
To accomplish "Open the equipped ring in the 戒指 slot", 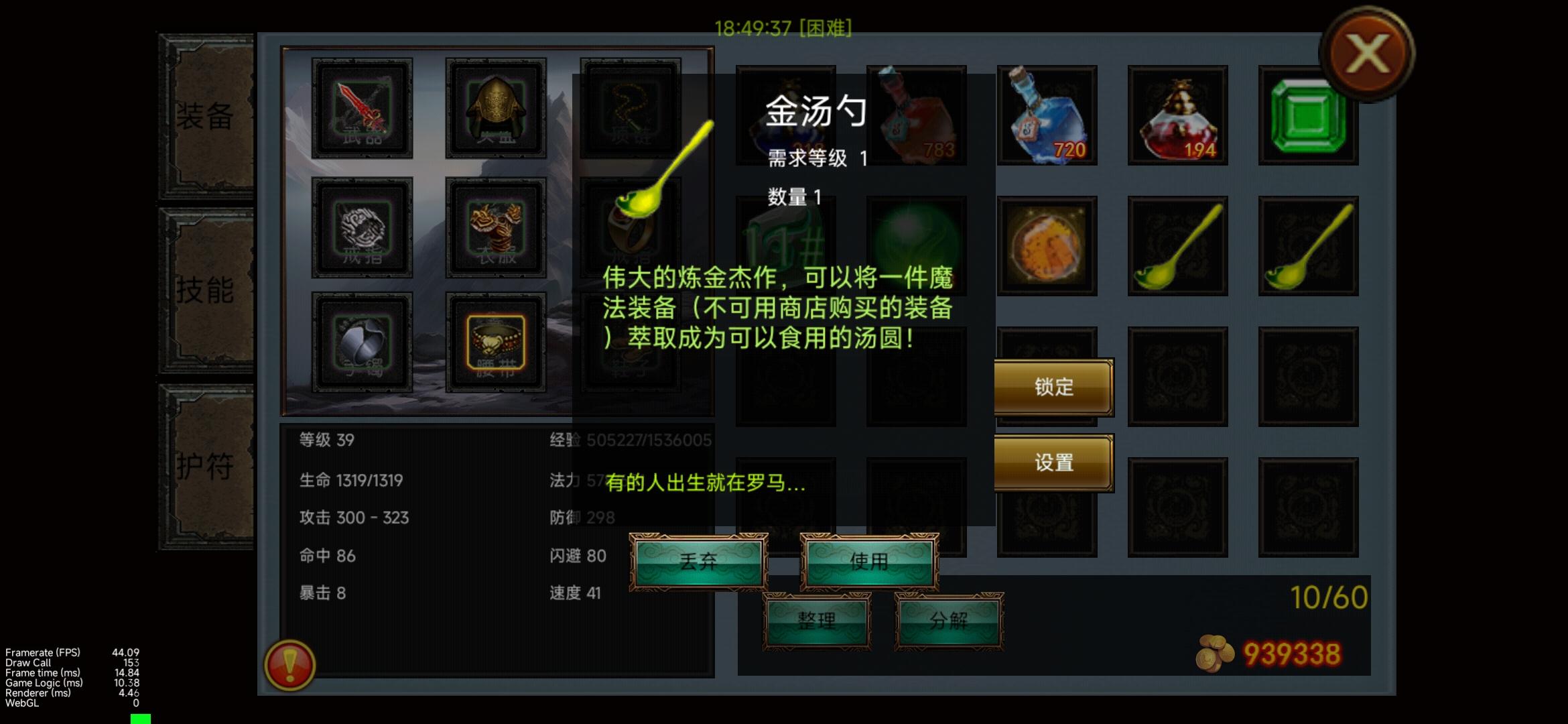I will [362, 228].
